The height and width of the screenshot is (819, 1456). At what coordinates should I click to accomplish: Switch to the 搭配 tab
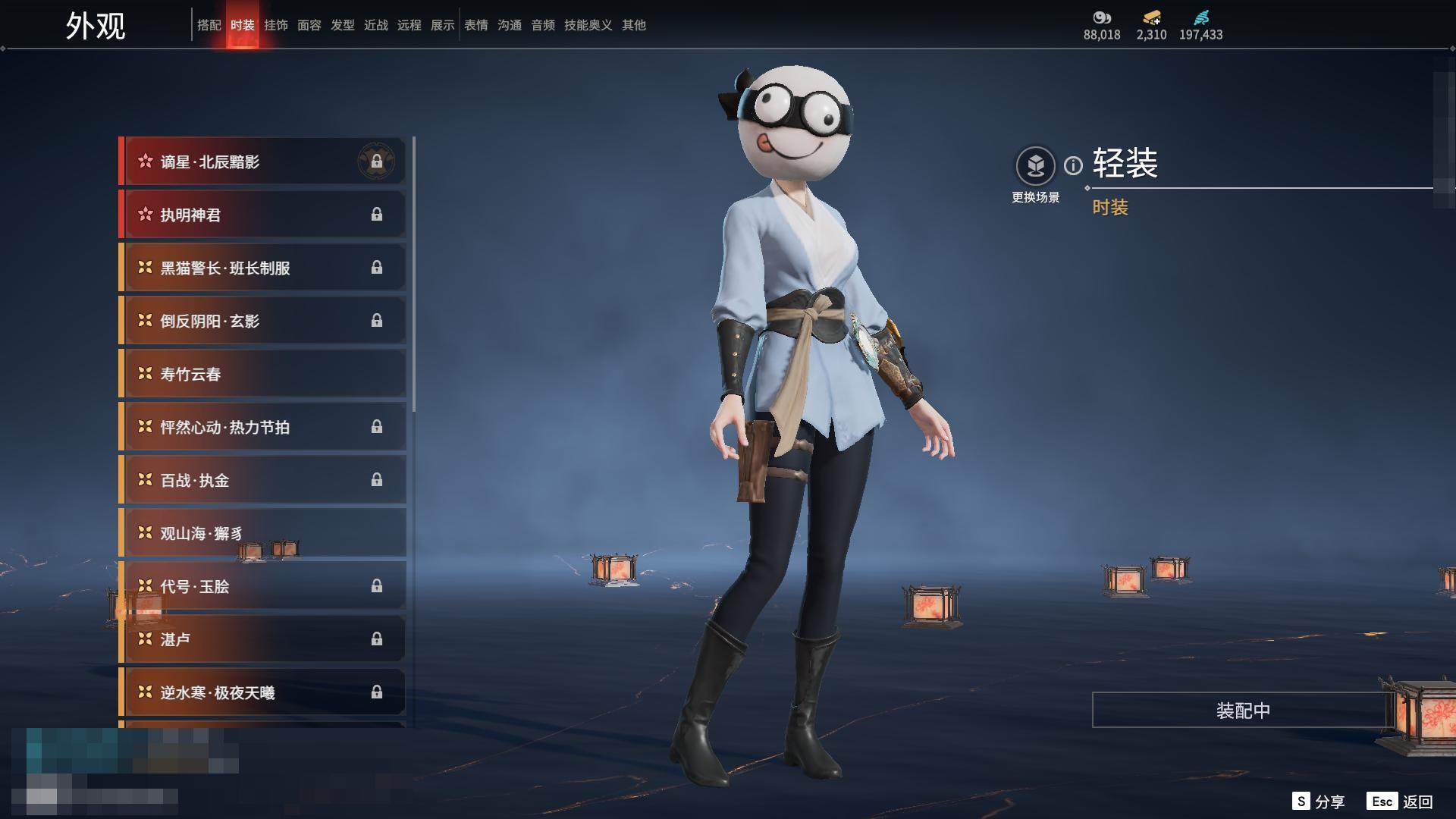(x=209, y=25)
